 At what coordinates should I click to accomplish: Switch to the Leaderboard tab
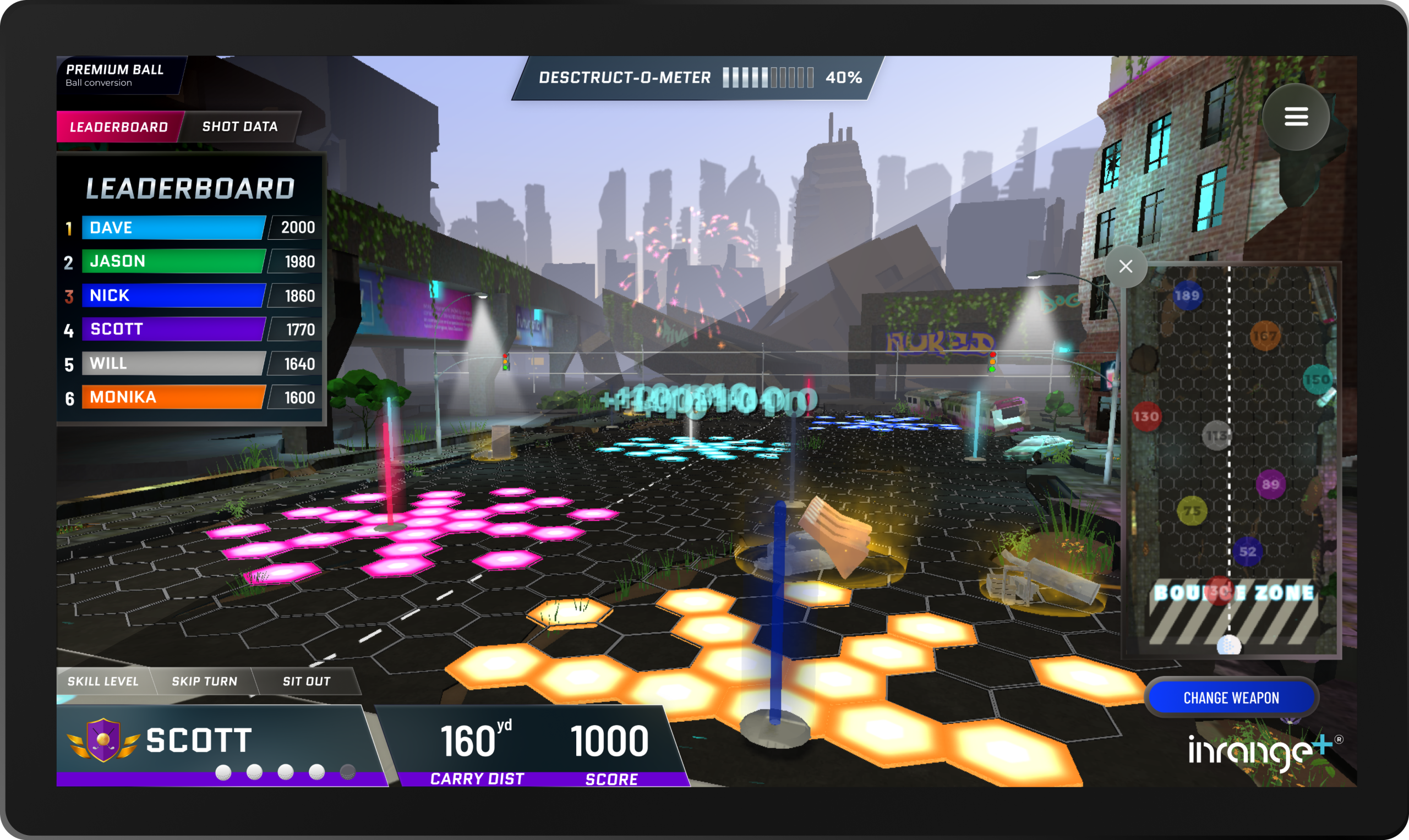pos(119,127)
